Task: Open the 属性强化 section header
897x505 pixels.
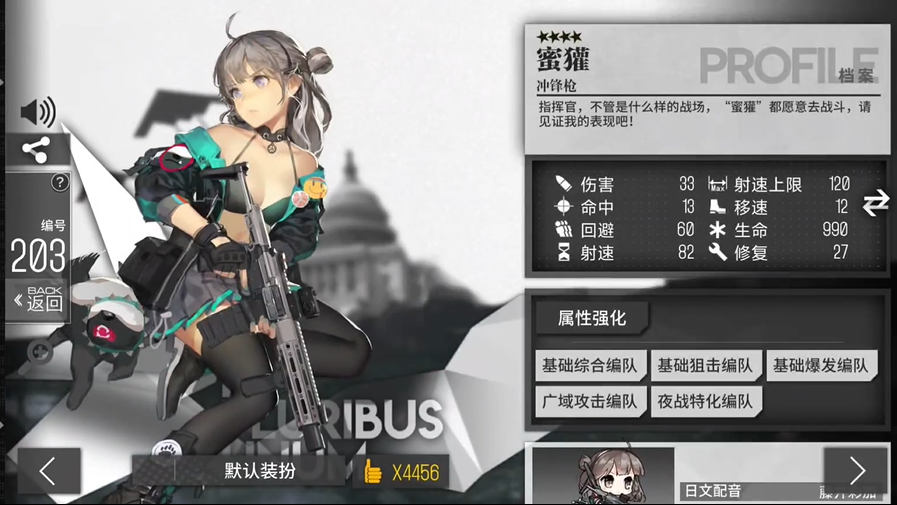Action: (592, 318)
